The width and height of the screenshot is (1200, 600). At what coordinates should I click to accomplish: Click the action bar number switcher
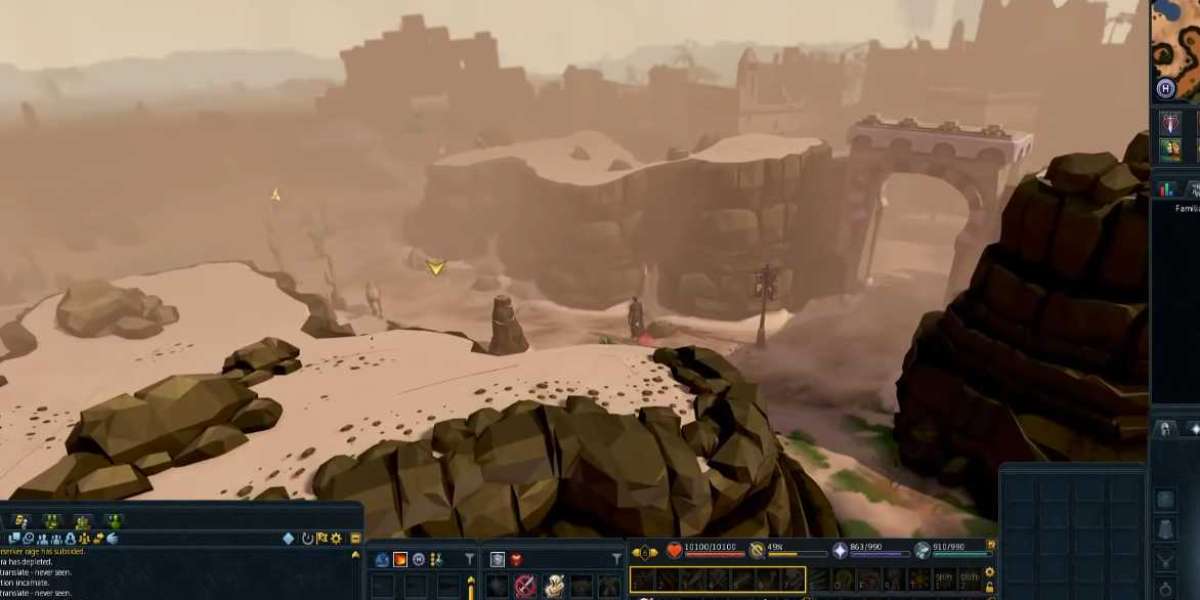[645, 552]
